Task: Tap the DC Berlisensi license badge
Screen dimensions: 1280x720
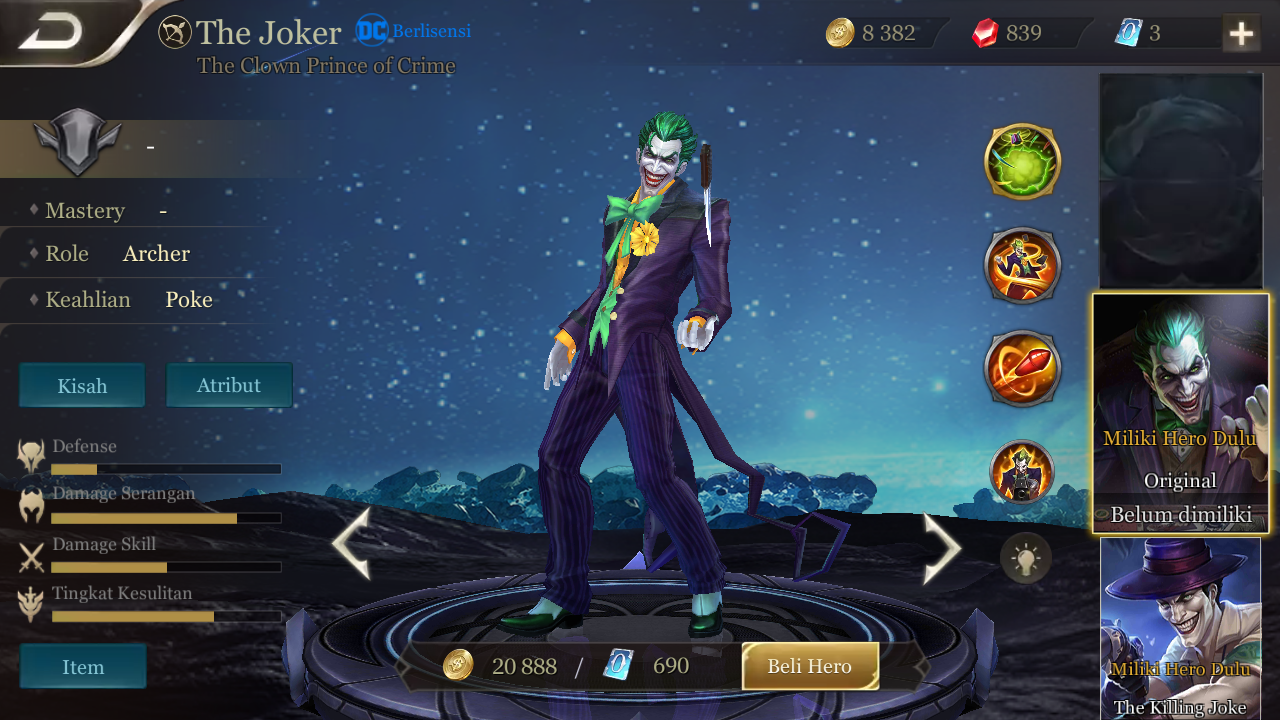Action: [x=413, y=31]
